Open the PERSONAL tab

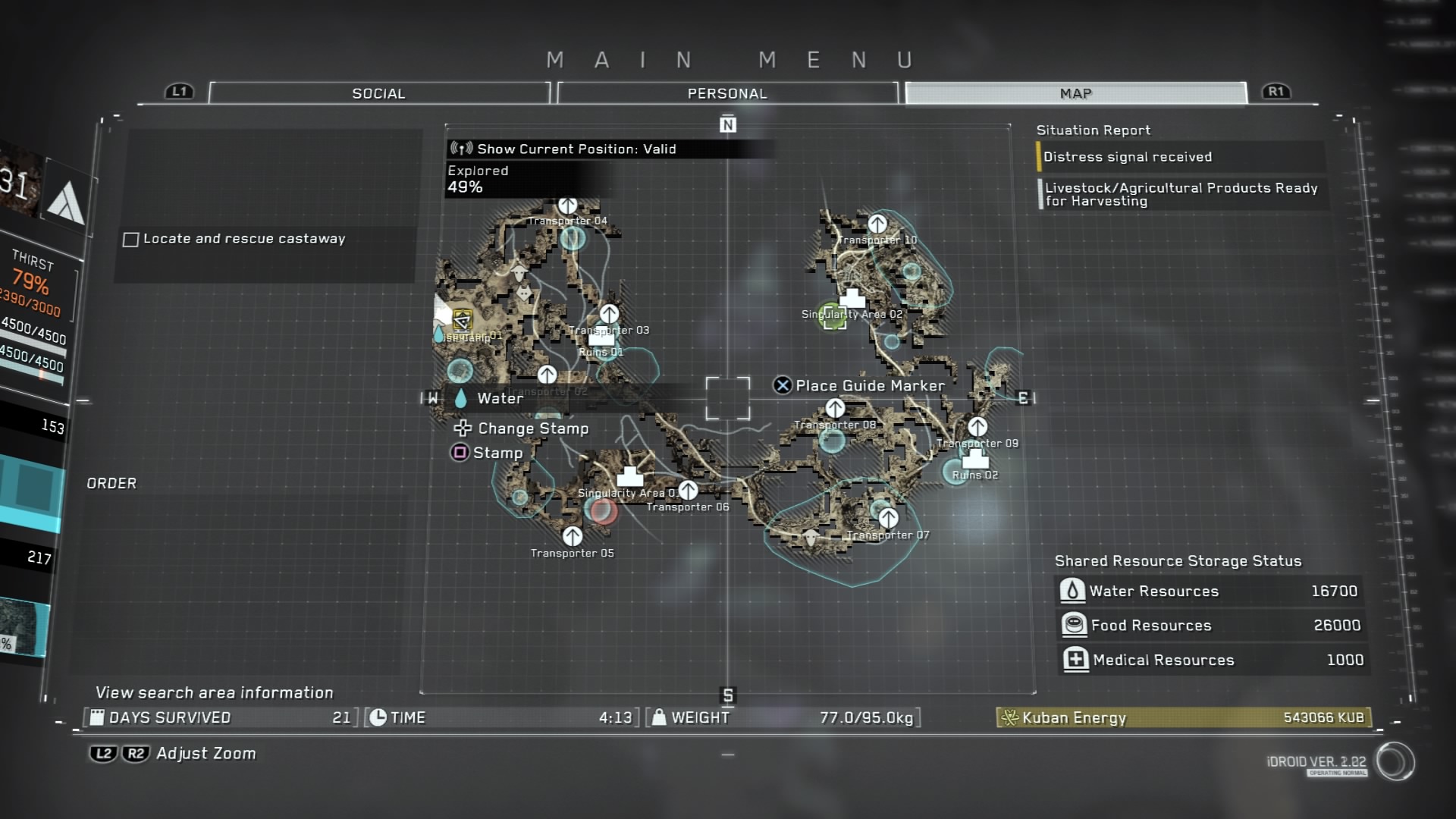pos(727,93)
